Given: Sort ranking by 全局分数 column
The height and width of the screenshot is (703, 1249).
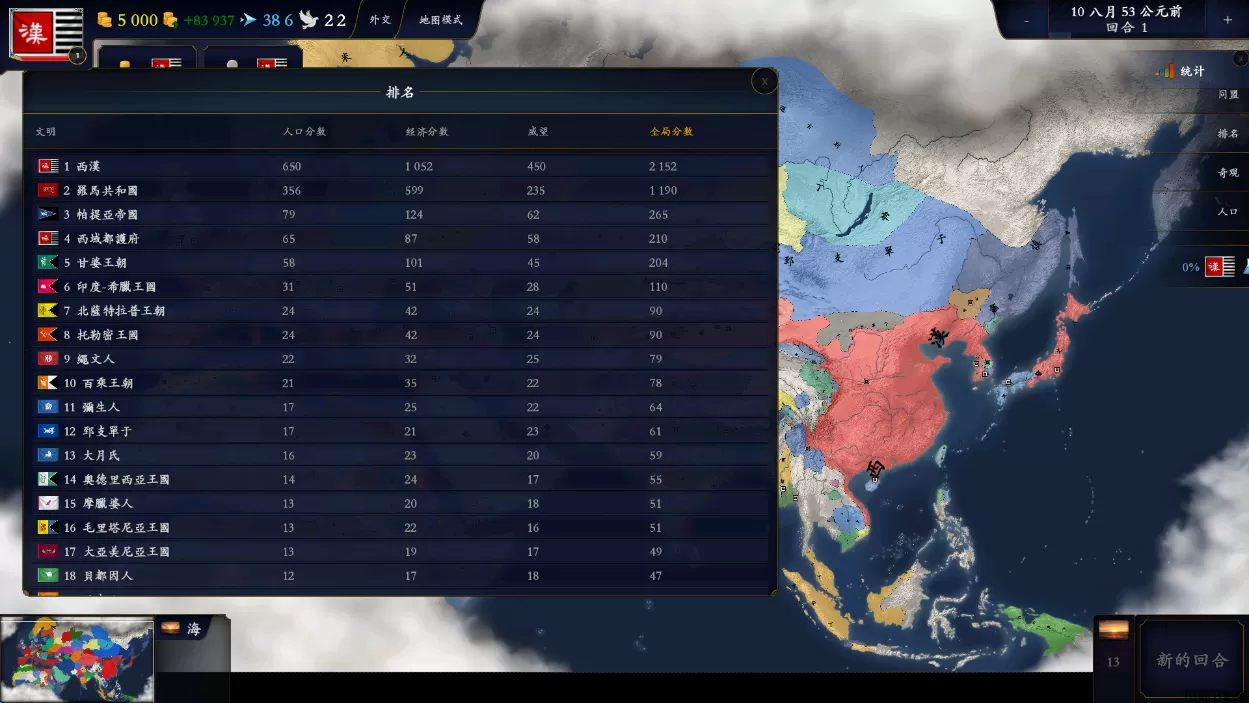Looking at the screenshot, I should [x=671, y=132].
